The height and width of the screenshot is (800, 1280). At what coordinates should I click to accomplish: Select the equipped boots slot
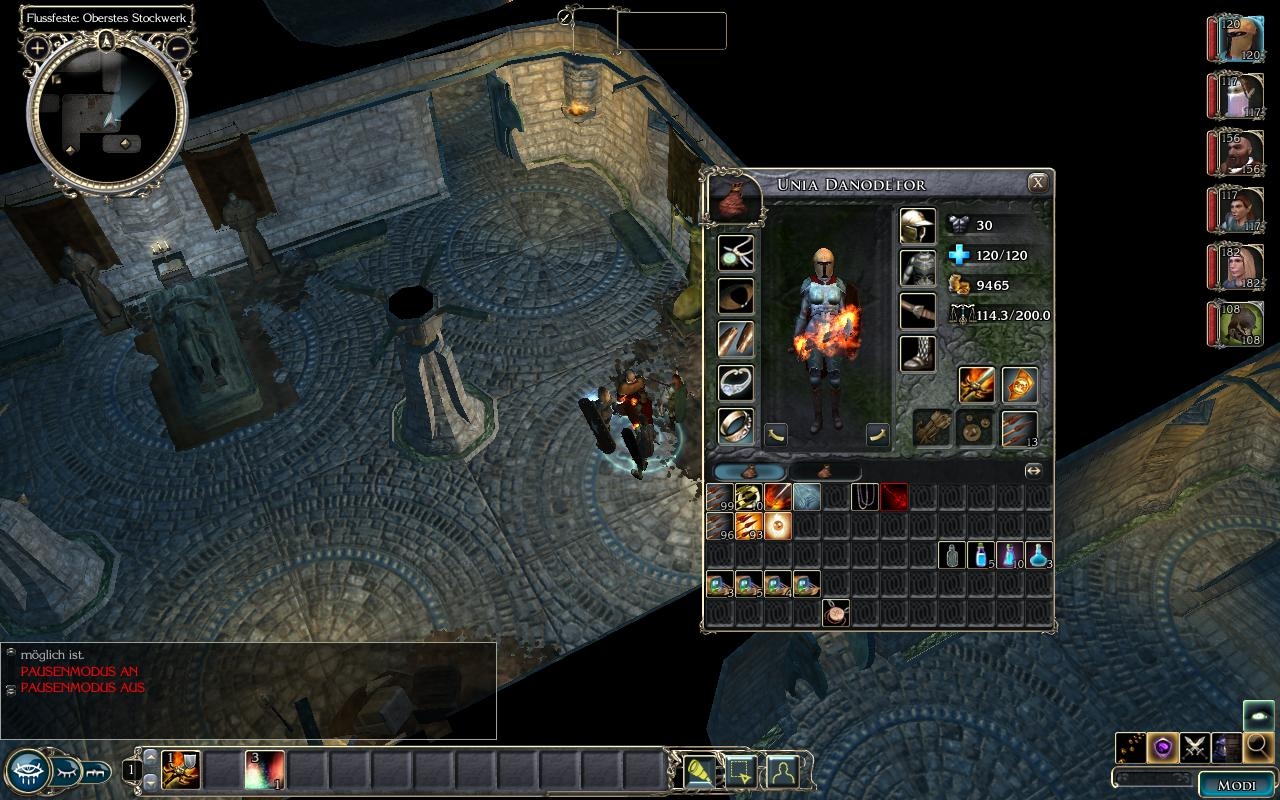917,354
